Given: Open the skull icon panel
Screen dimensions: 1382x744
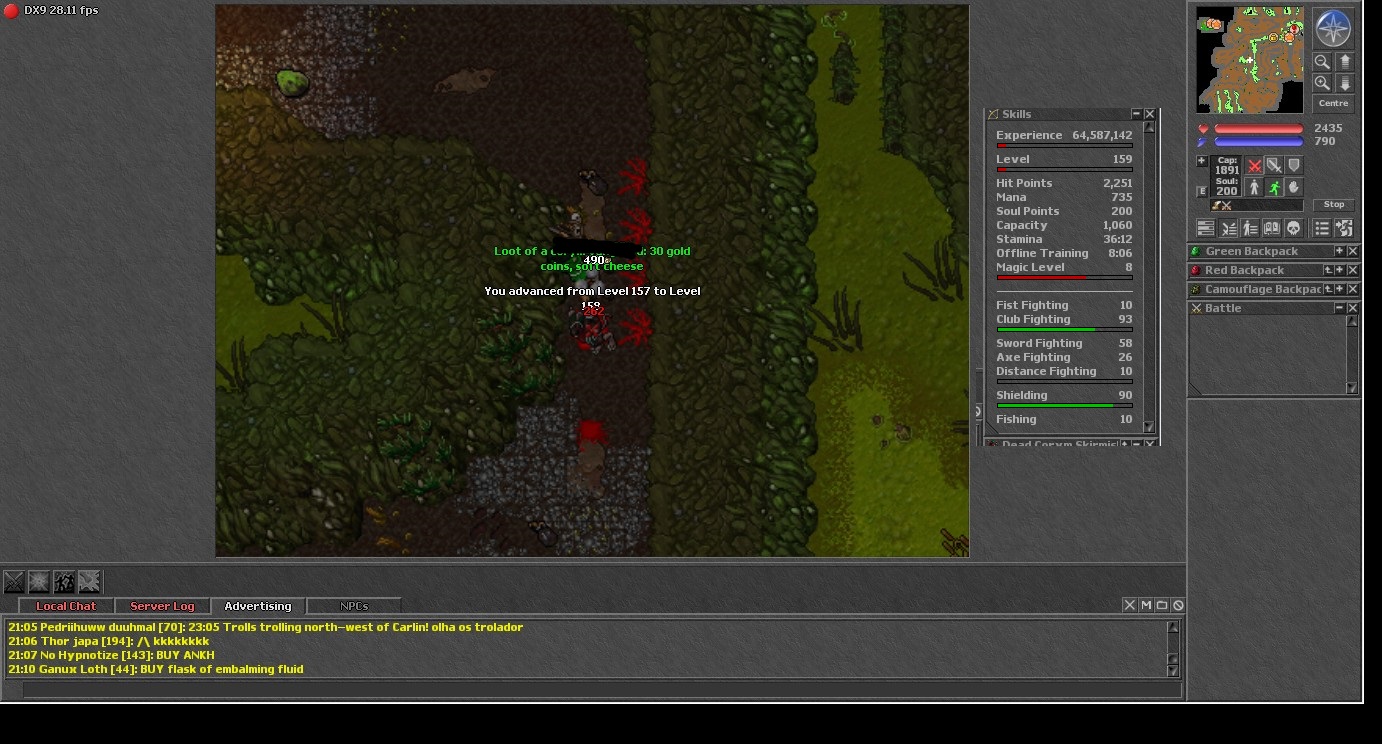Looking at the screenshot, I should click(1293, 229).
